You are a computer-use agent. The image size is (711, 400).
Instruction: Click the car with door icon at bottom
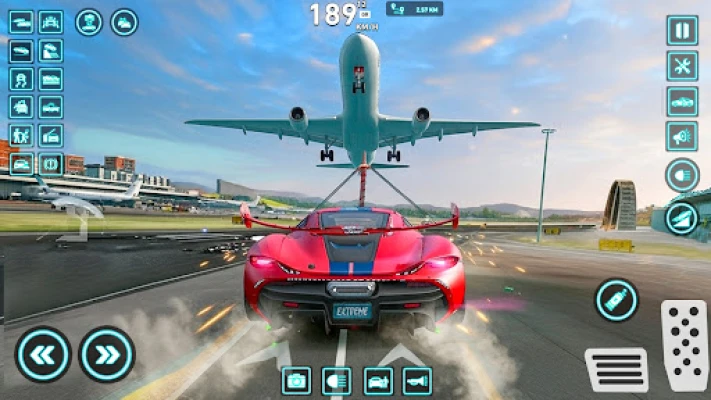[x=377, y=380]
